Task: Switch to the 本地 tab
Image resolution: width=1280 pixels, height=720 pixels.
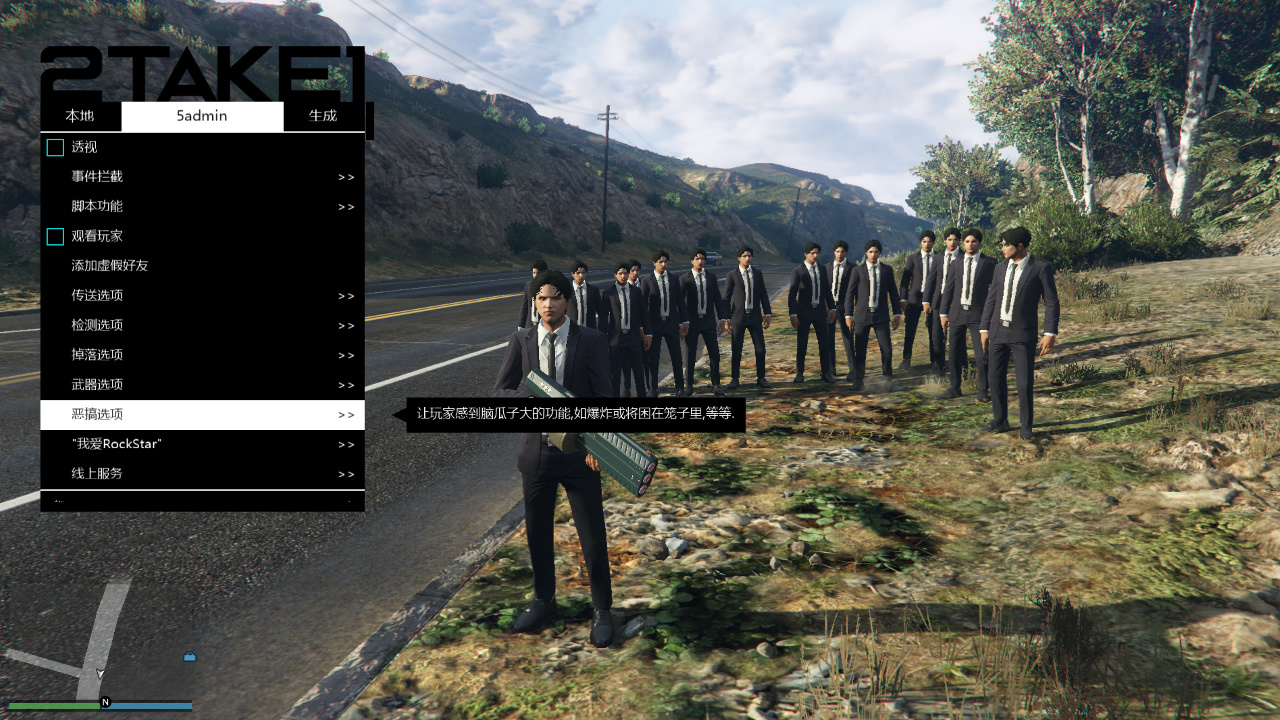Action: (x=79, y=116)
